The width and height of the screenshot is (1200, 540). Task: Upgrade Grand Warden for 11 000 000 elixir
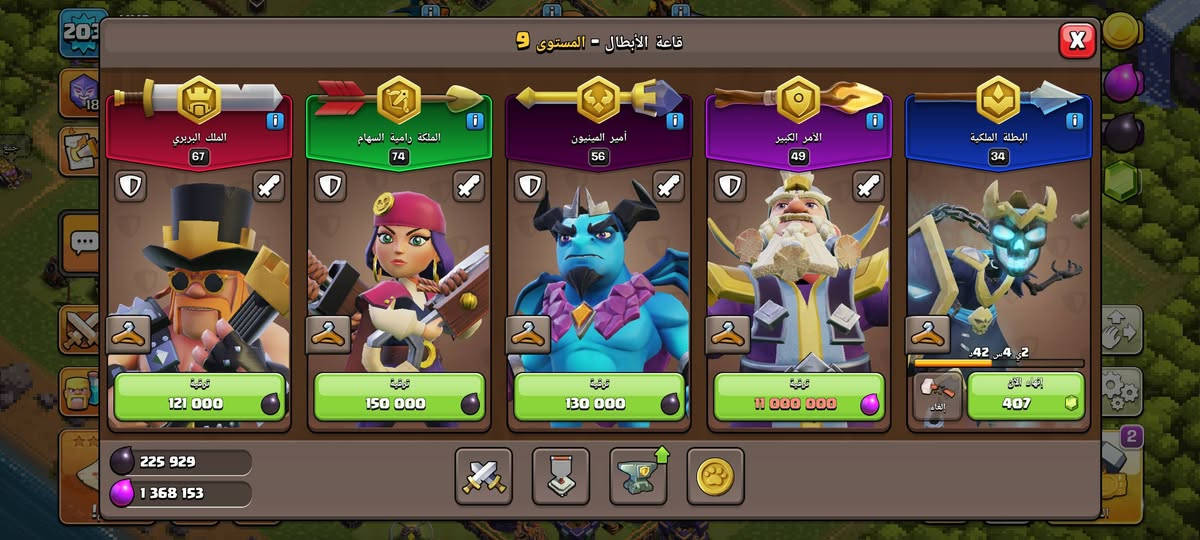click(799, 397)
